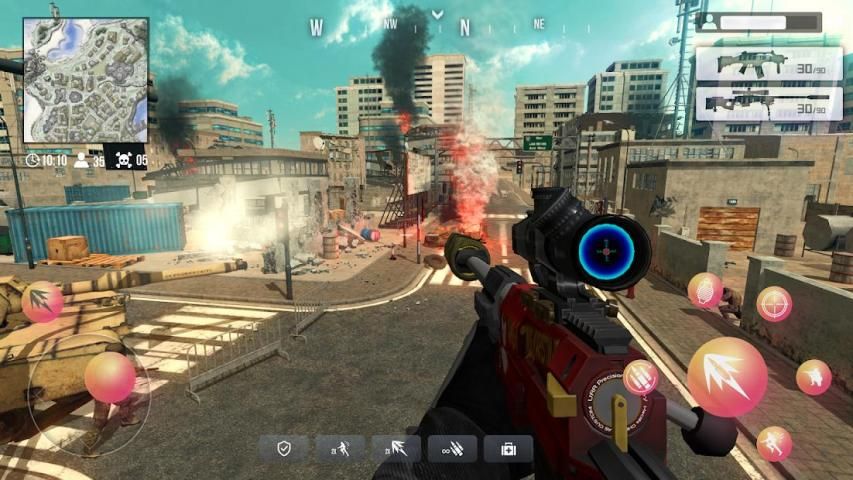The height and width of the screenshot is (480, 853).
Task: Activate the shield checkmark booster
Action: [284, 448]
